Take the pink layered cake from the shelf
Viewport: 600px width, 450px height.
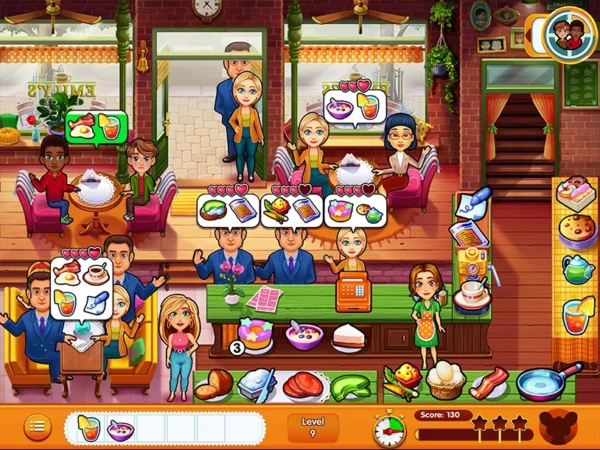click(576, 196)
